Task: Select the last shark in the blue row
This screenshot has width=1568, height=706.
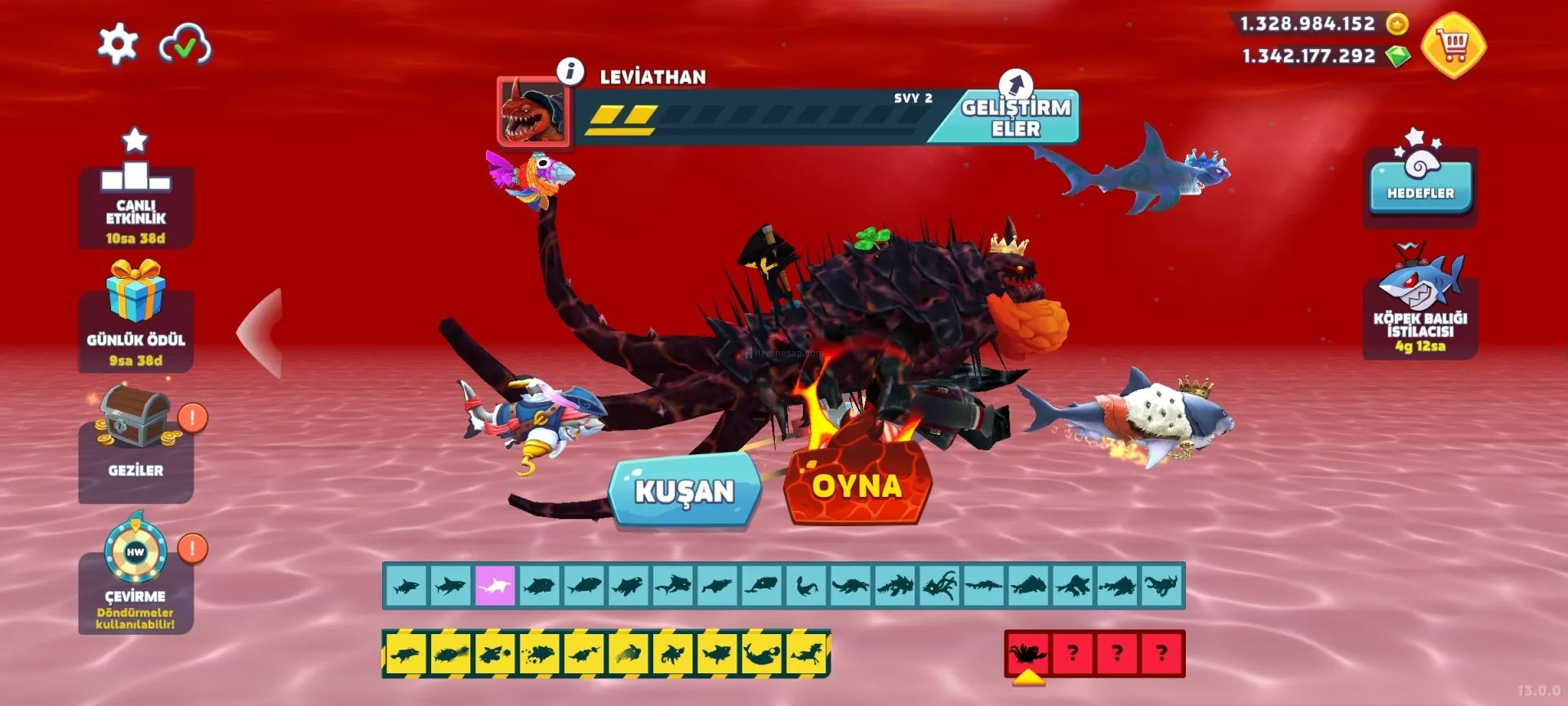Action: click(1161, 586)
